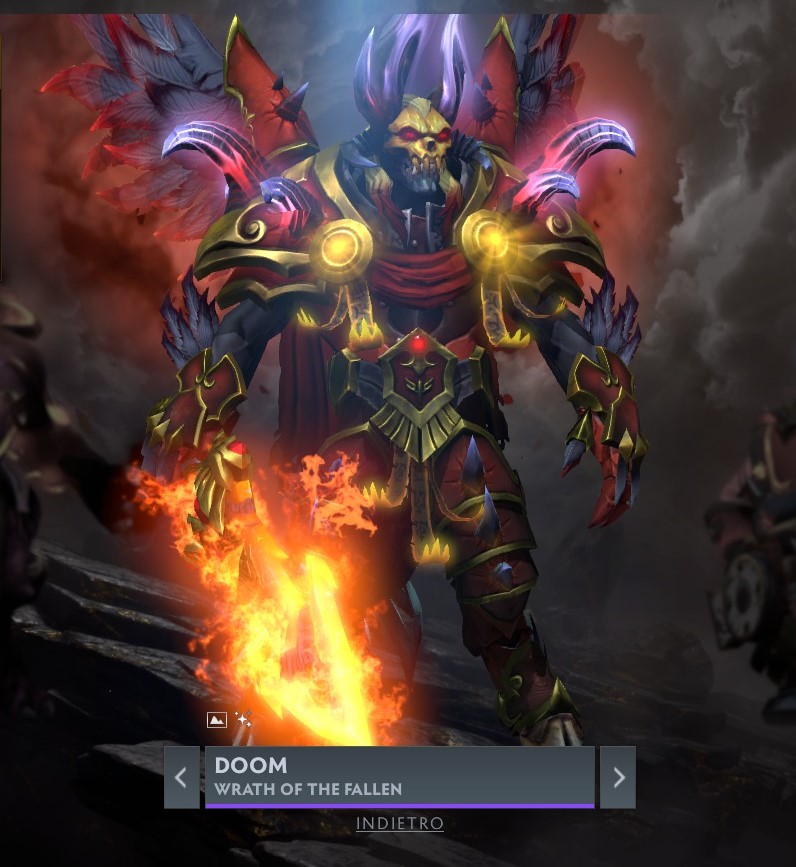The height and width of the screenshot is (867, 796).
Task: Go to the previous item with left arrow
Action: click(181, 776)
